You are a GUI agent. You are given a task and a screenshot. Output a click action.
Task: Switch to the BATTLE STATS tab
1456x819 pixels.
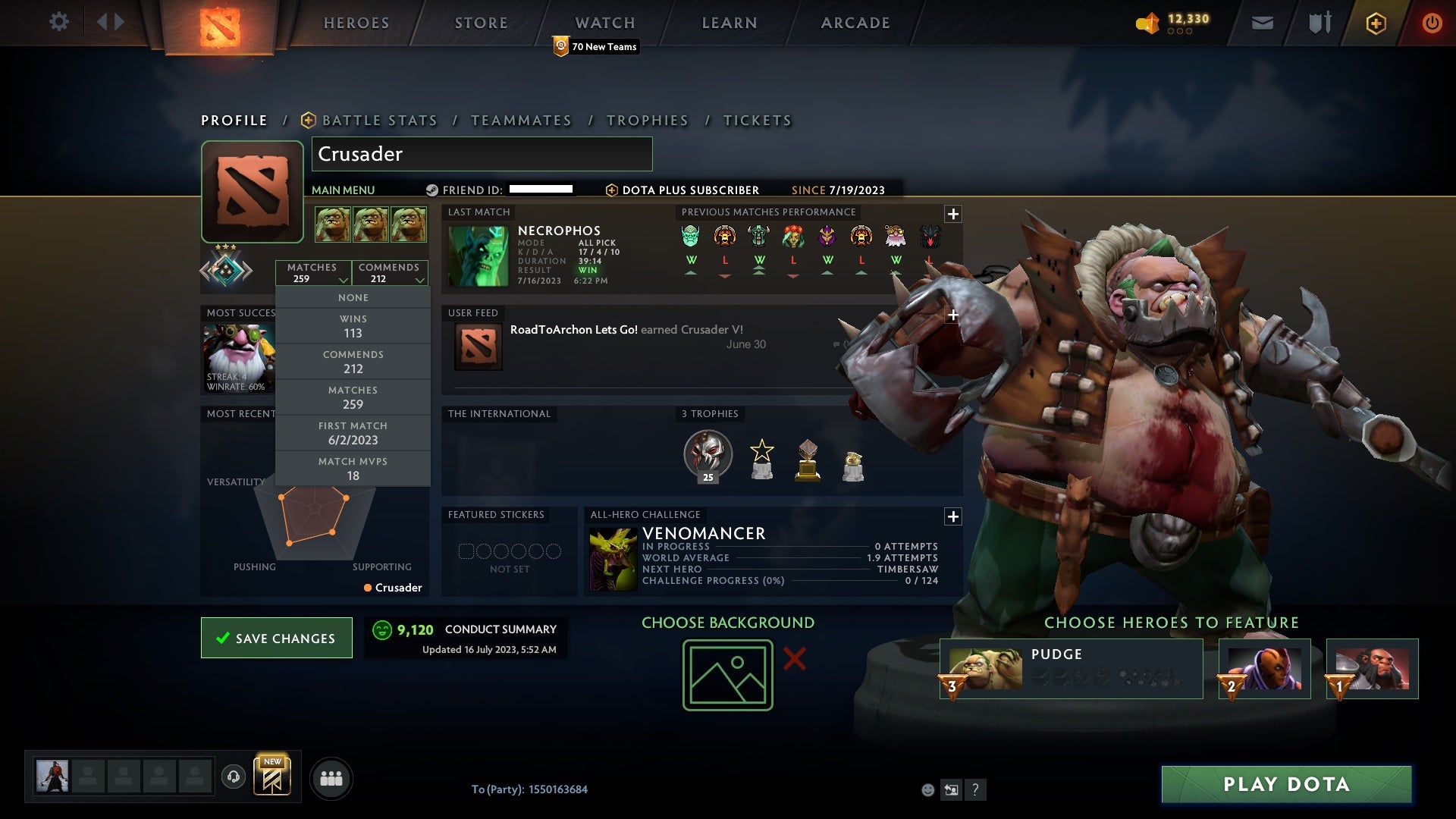click(x=378, y=120)
